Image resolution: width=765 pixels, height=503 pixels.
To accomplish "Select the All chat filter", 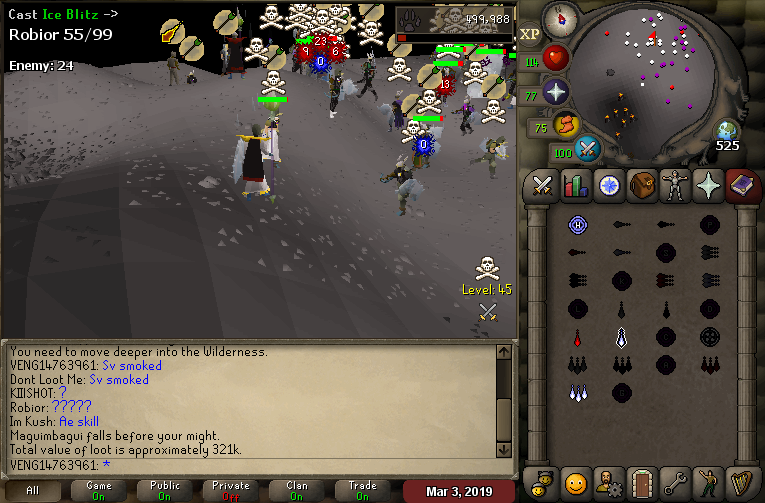I will [33, 490].
